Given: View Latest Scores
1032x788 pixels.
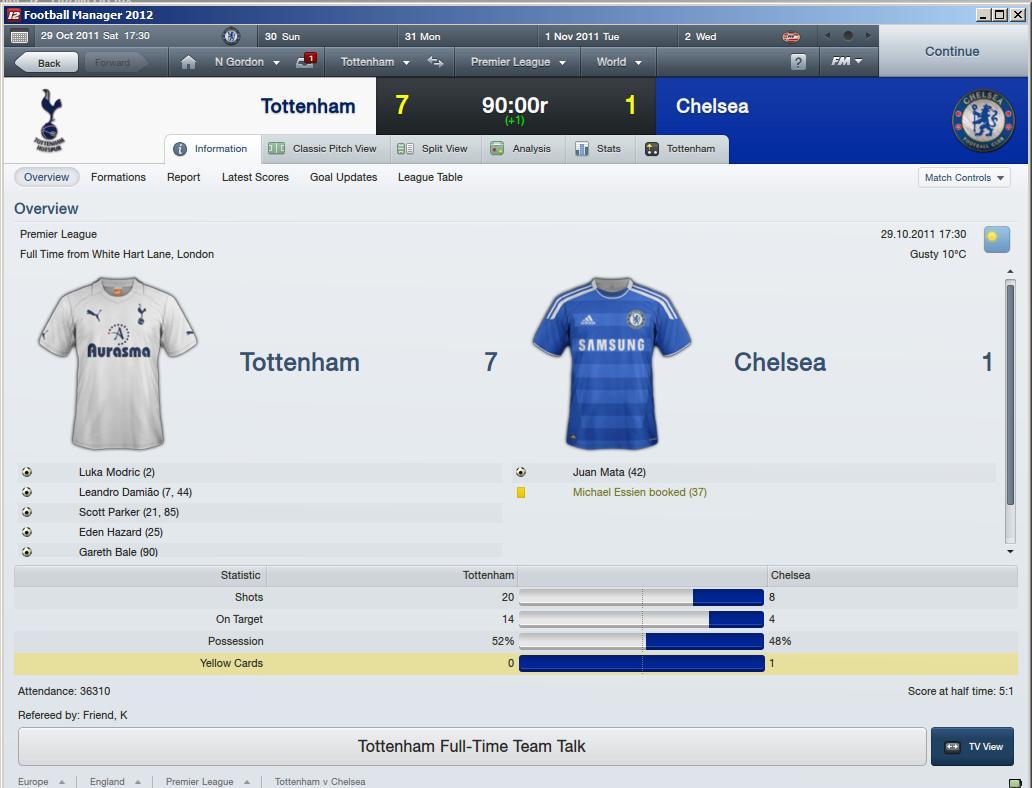Looking at the screenshot, I should (255, 177).
